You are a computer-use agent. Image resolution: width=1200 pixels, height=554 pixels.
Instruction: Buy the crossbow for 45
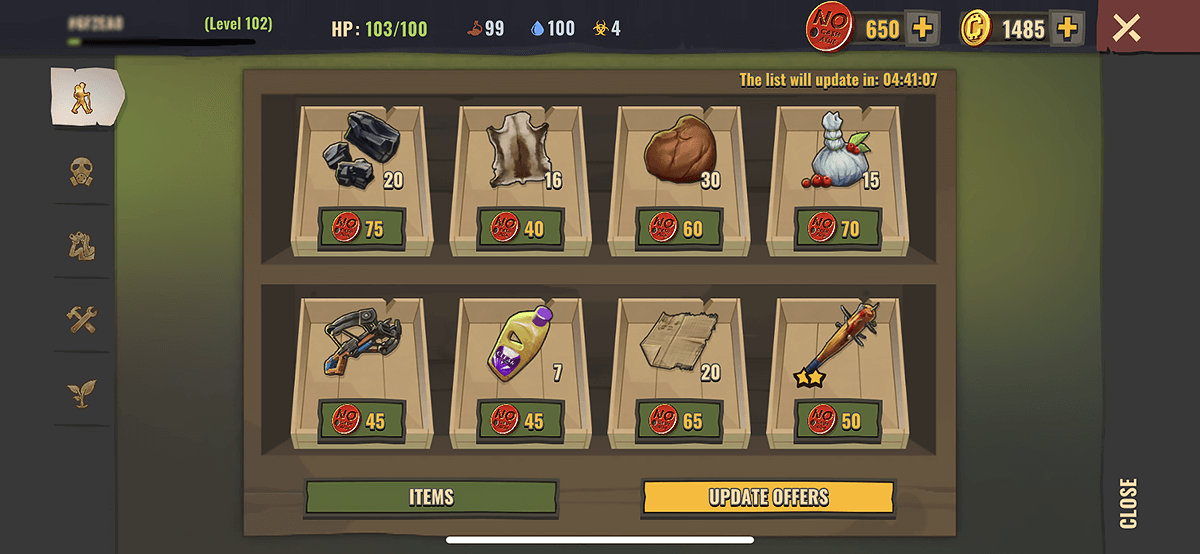tap(361, 420)
